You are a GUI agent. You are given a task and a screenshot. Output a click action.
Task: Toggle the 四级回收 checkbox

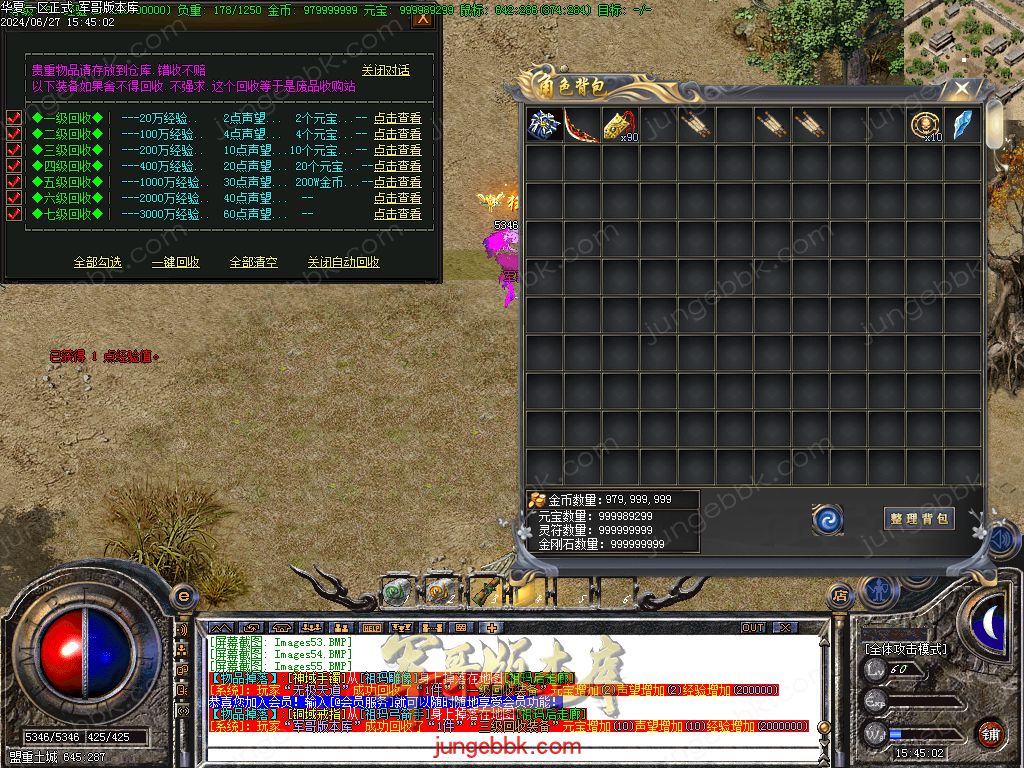[14, 166]
